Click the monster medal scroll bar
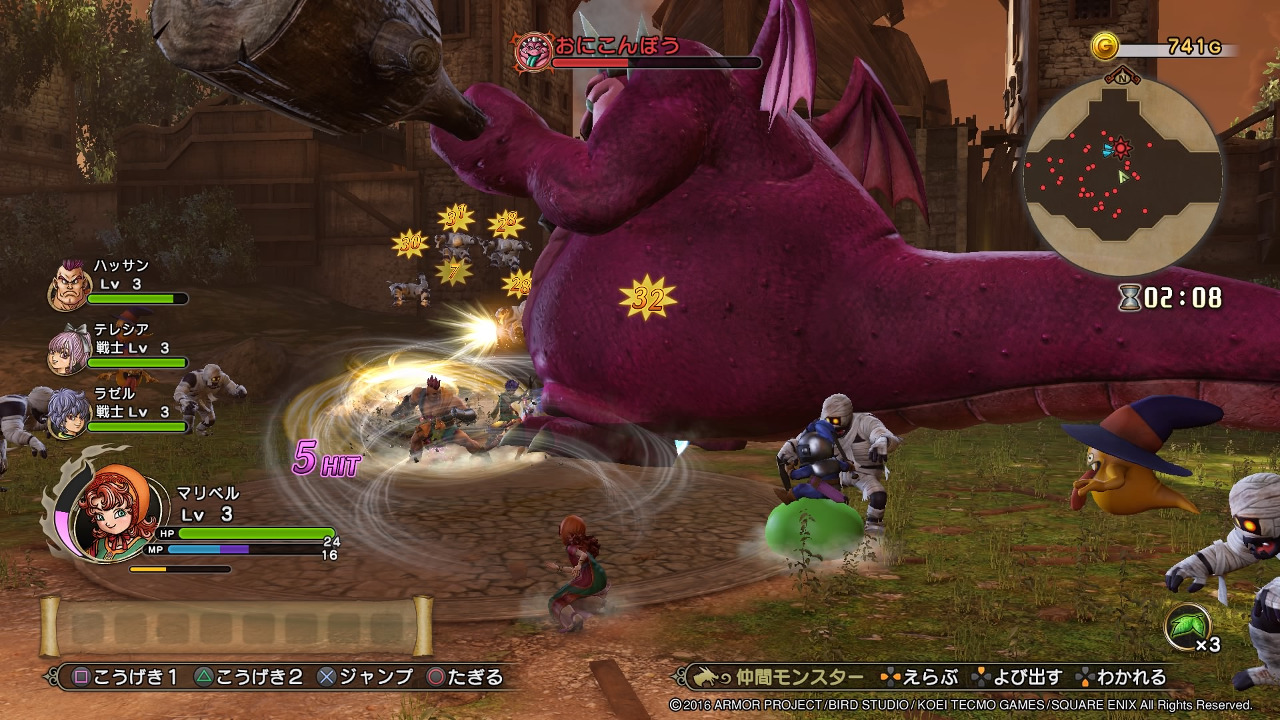Viewport: 1280px width, 720px height. 236,626
